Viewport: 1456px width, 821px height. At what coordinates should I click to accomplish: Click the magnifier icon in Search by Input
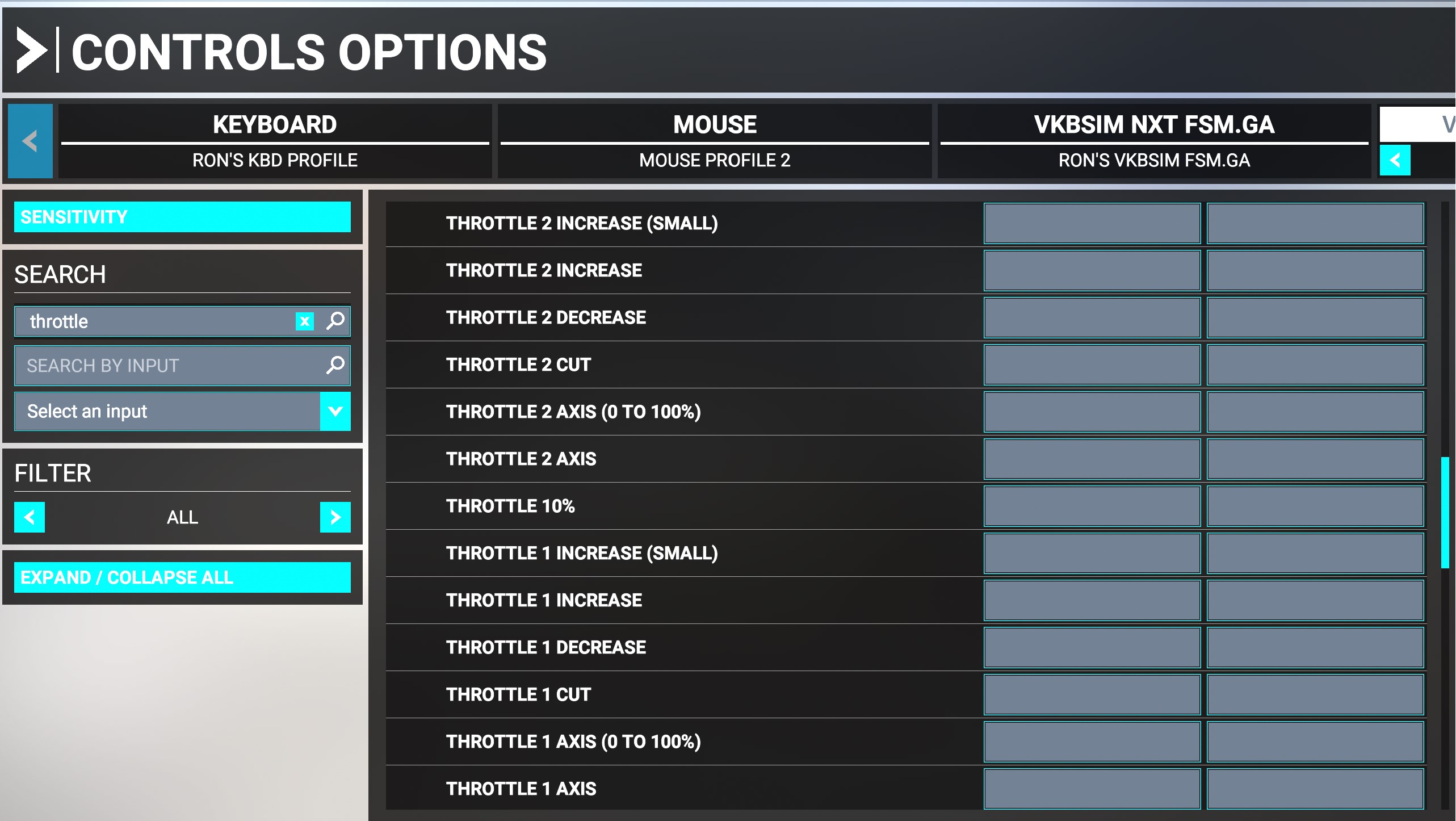coord(335,365)
